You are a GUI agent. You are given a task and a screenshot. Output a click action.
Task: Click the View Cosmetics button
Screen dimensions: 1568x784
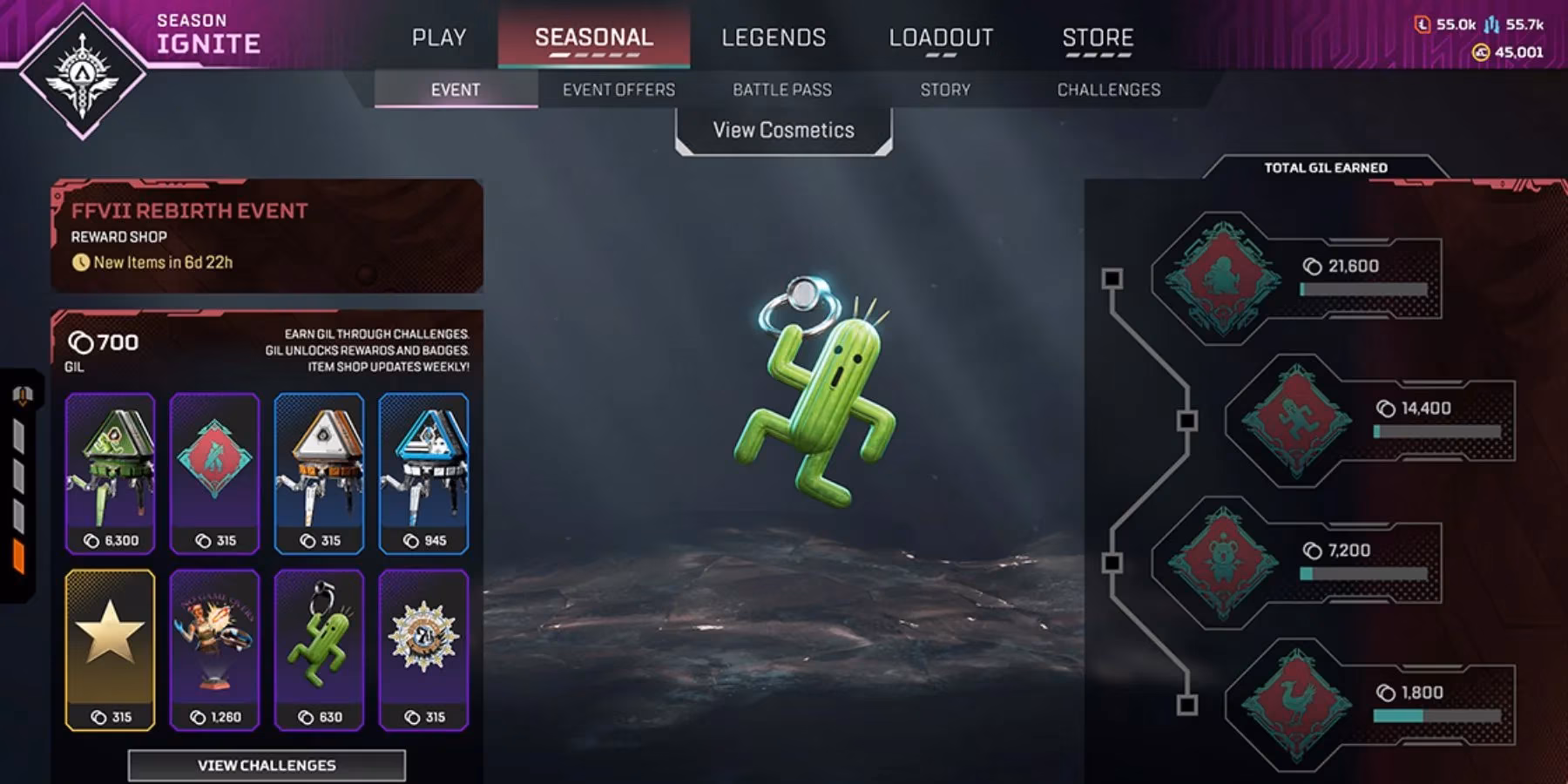(x=784, y=131)
